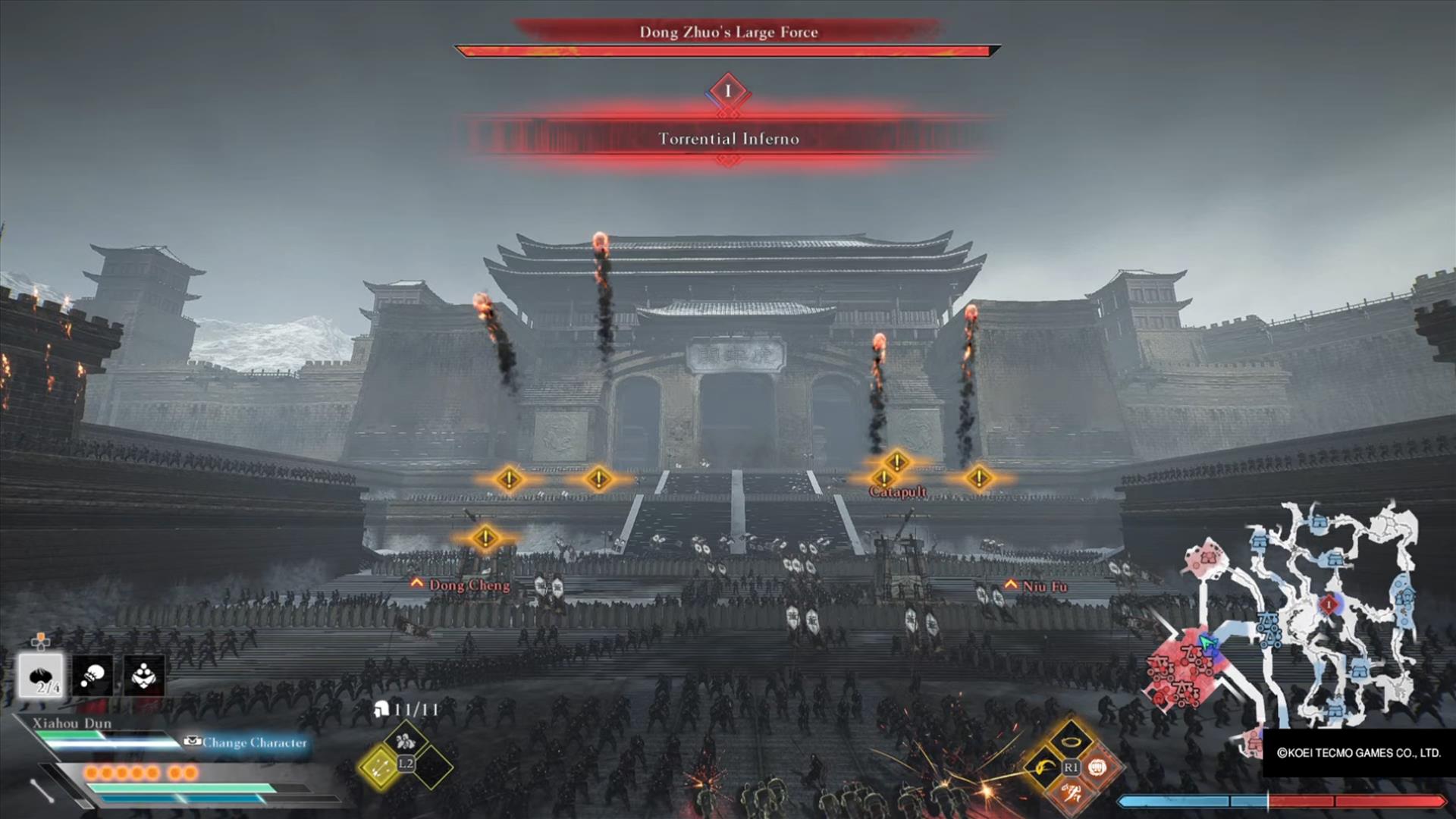Select the soldiers tactic diamond
Image resolution: width=1456 pixels, height=819 pixels.
pyautogui.click(x=405, y=741)
